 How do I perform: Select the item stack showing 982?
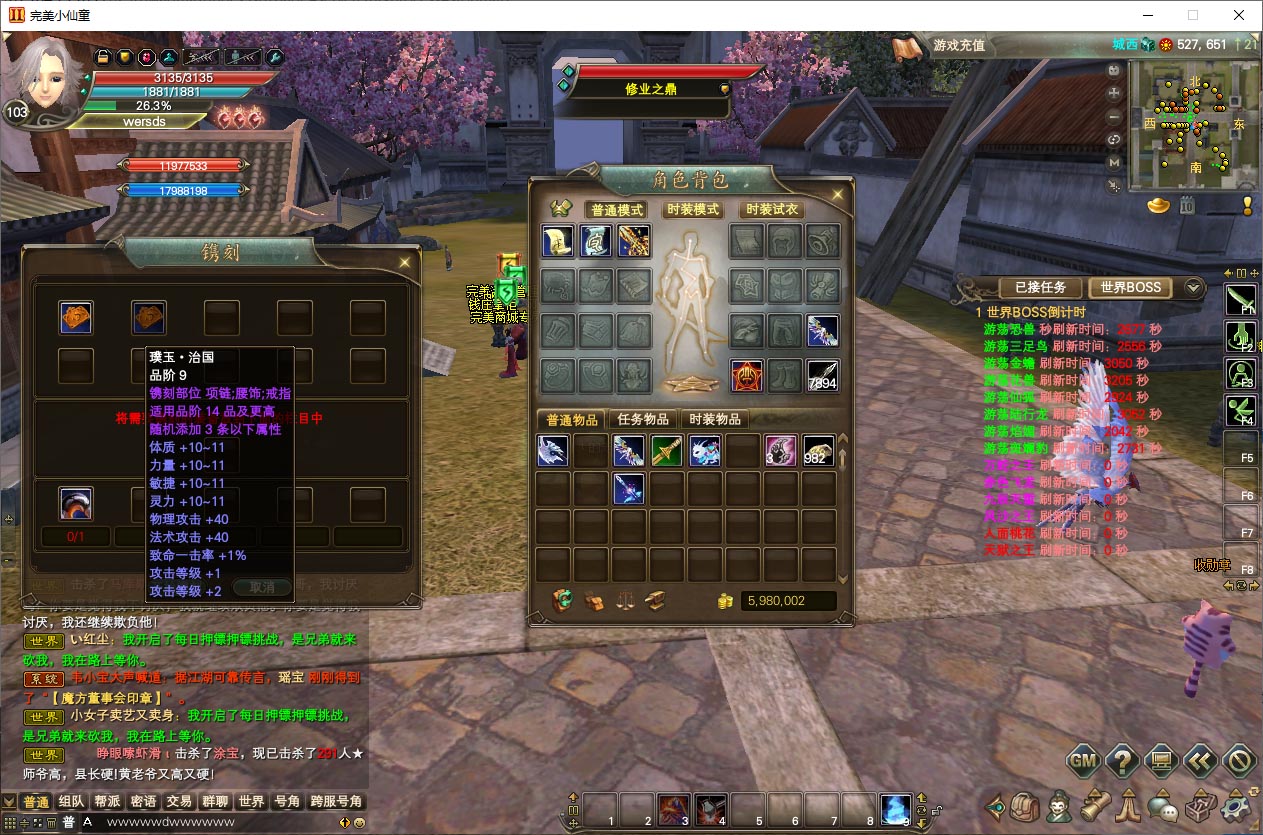(x=818, y=451)
